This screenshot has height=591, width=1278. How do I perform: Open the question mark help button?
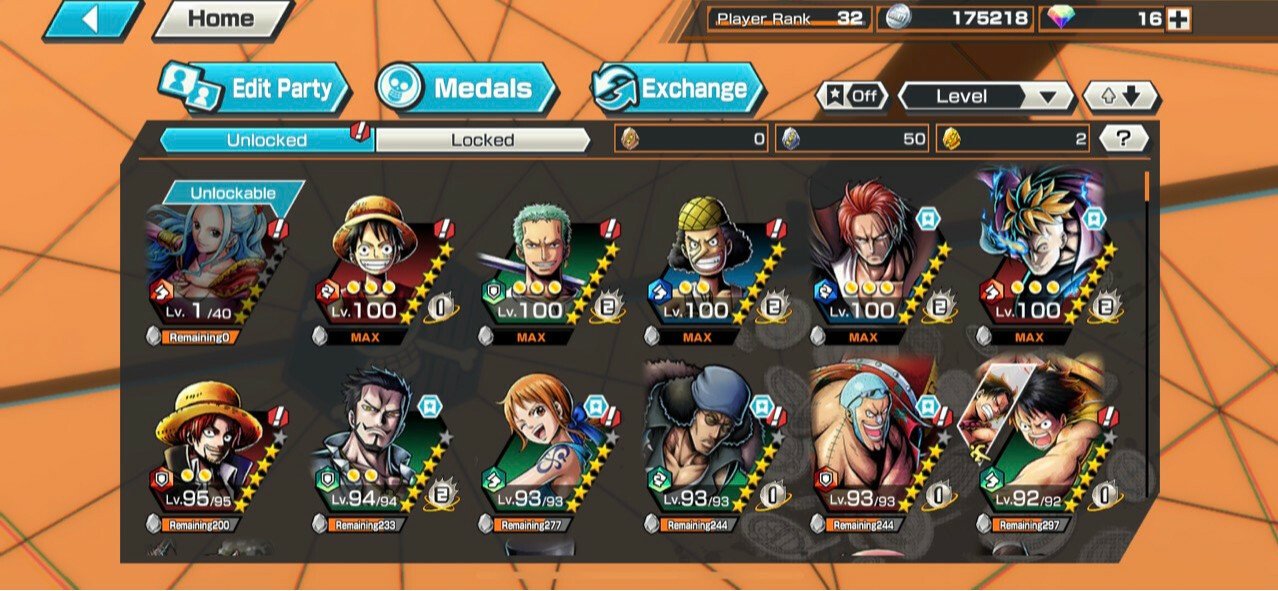(x=1123, y=140)
